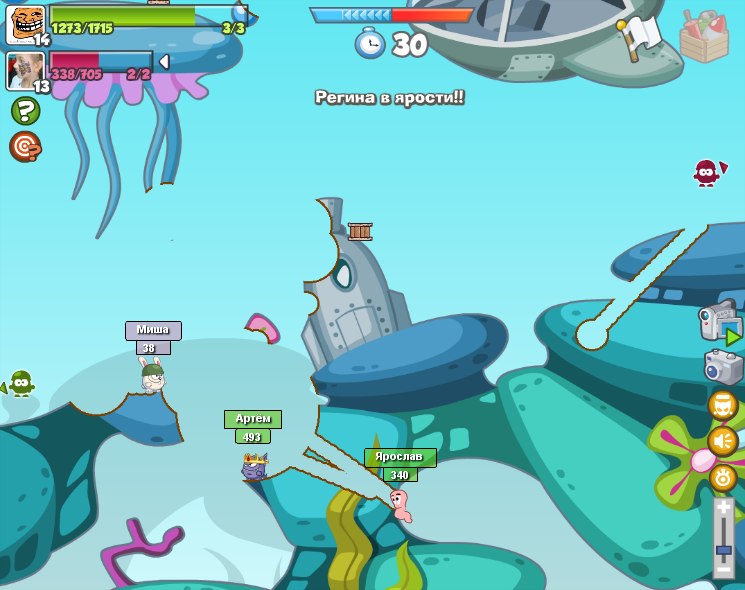Start recording with the video camera icon
This screenshot has height=590, width=745.
coord(719,324)
